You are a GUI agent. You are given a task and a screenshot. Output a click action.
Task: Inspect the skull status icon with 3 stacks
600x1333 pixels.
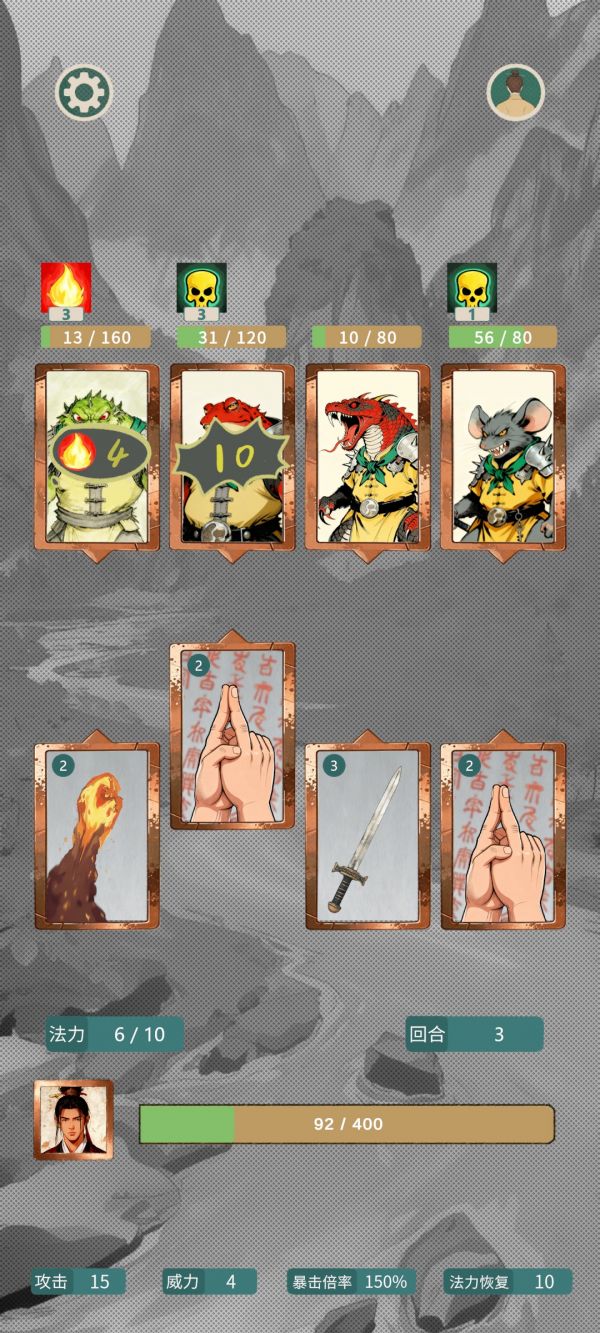pos(201,288)
